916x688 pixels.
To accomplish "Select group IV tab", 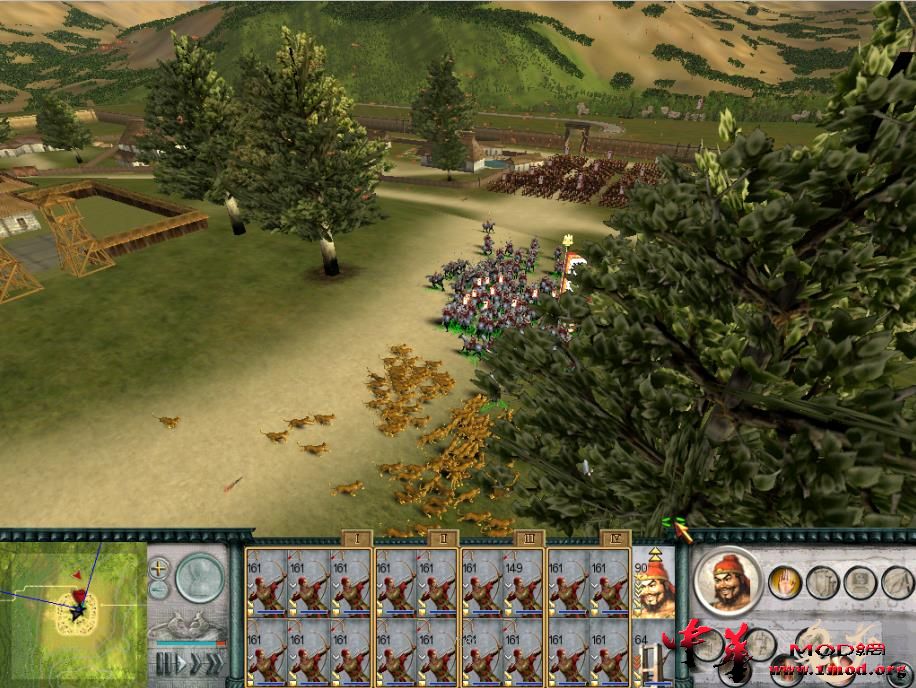I will (614, 538).
